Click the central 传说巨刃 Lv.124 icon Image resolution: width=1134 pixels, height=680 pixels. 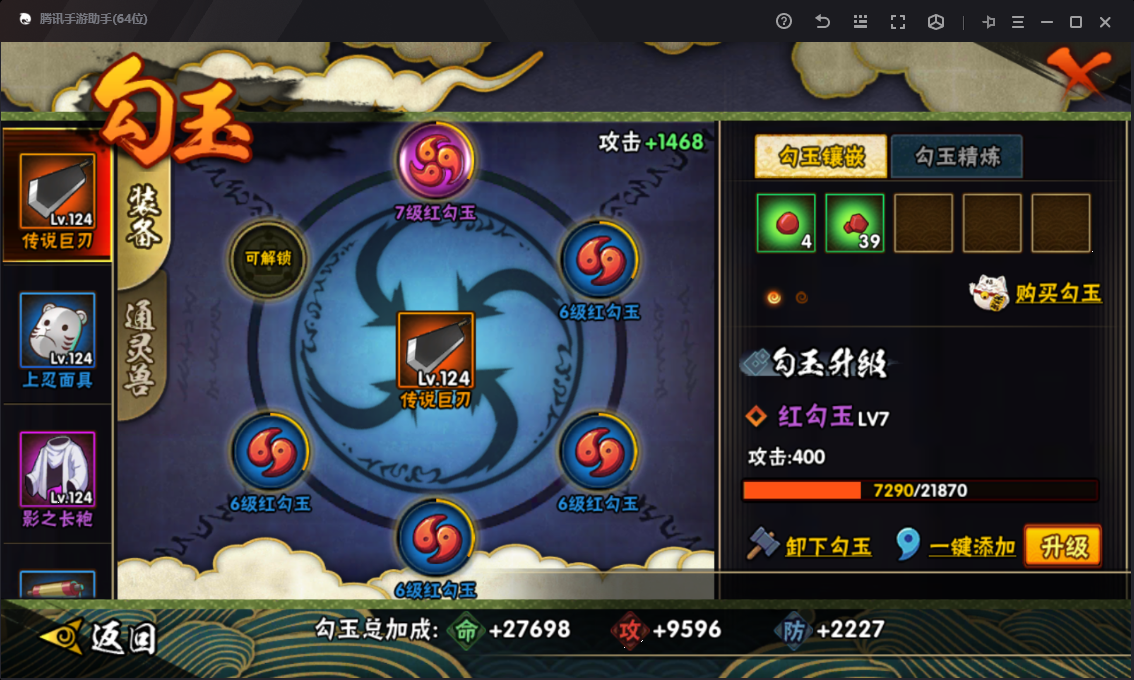click(436, 350)
